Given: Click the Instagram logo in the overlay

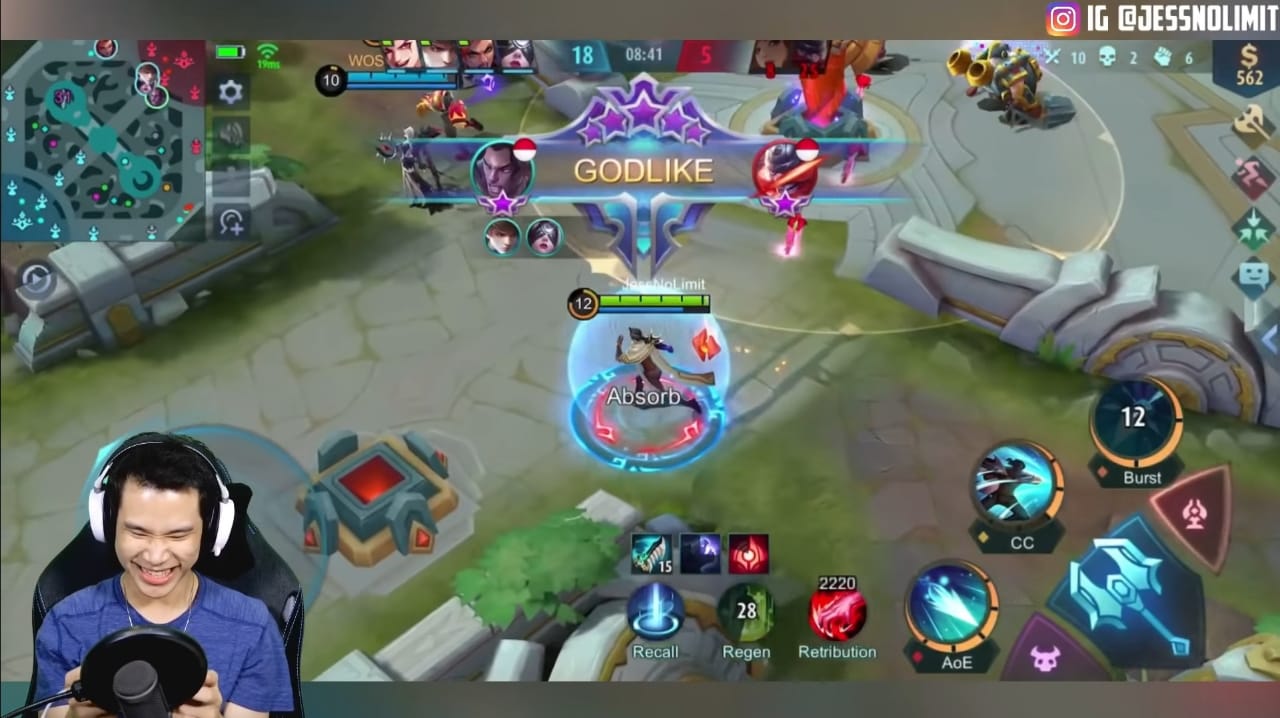Looking at the screenshot, I should tap(1063, 19).
